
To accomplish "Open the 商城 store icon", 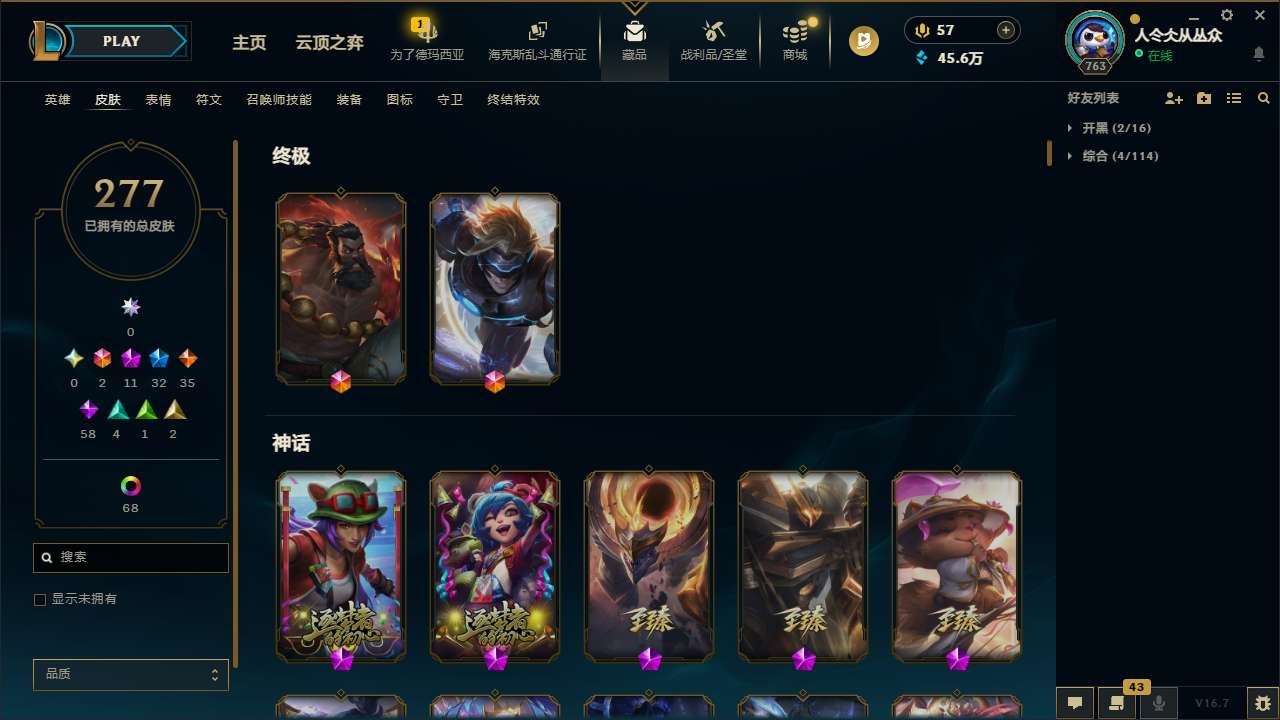I will pos(794,40).
